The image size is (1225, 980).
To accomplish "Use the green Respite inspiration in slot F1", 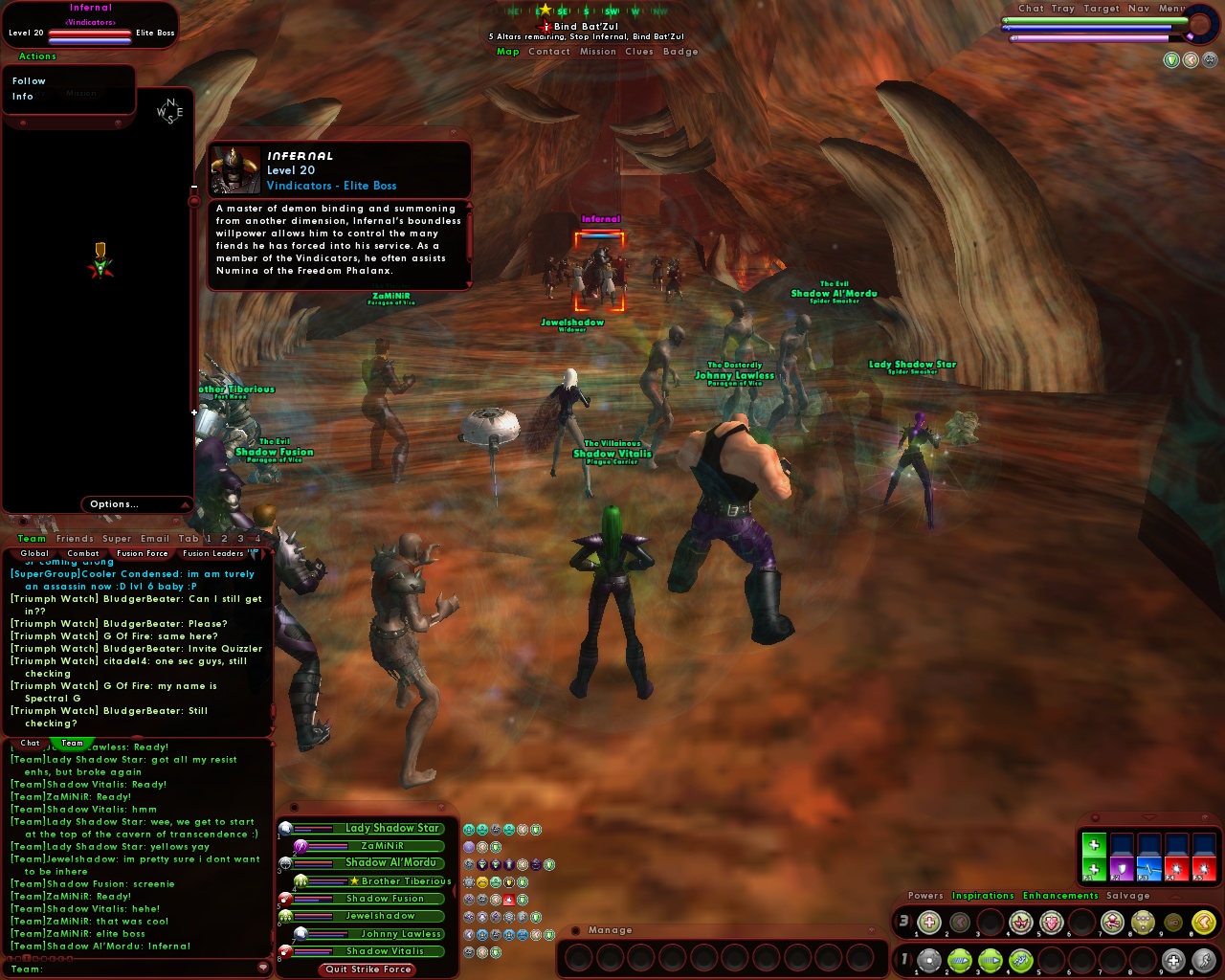I will point(1094,869).
